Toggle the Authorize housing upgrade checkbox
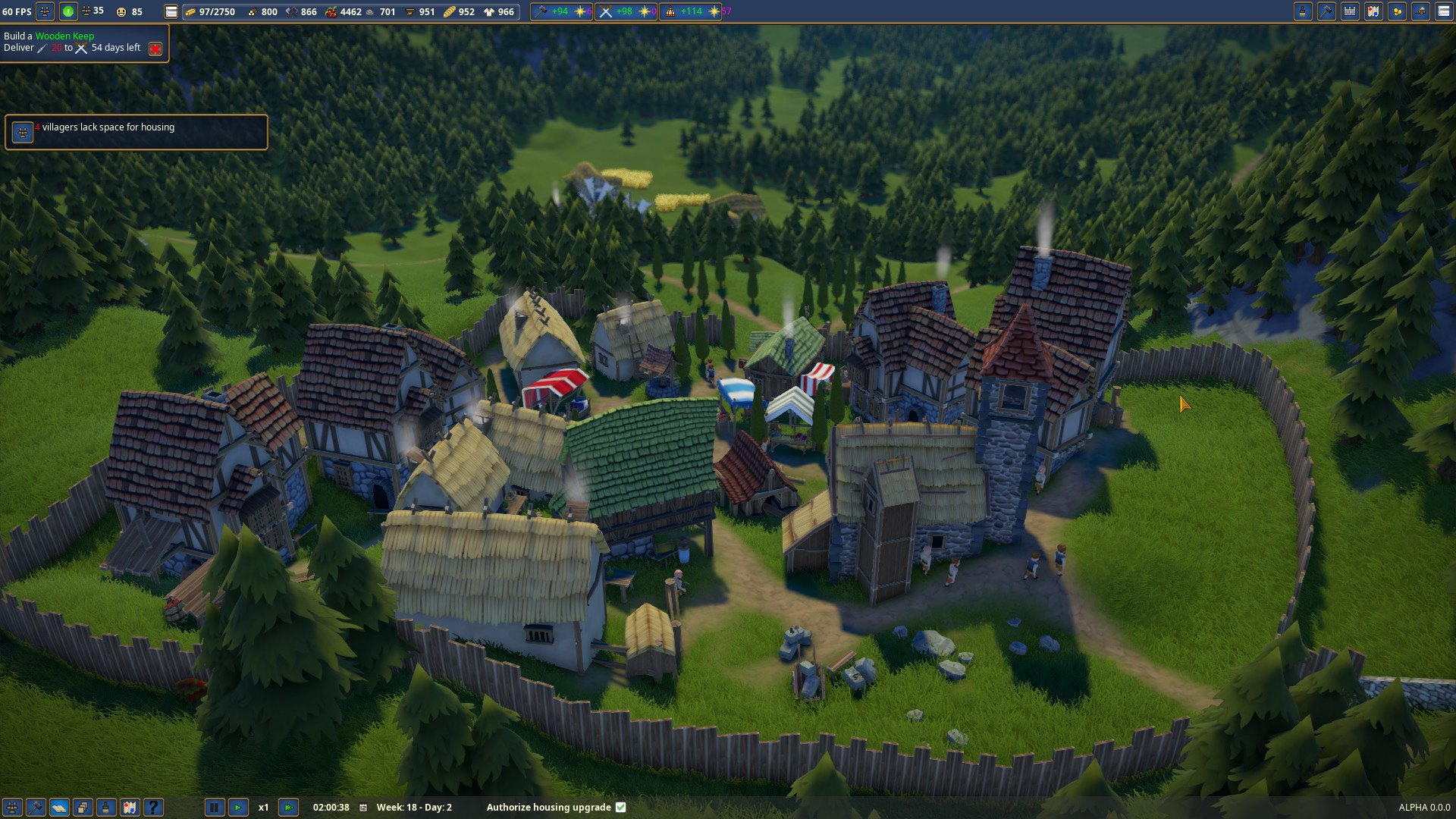 pos(621,808)
